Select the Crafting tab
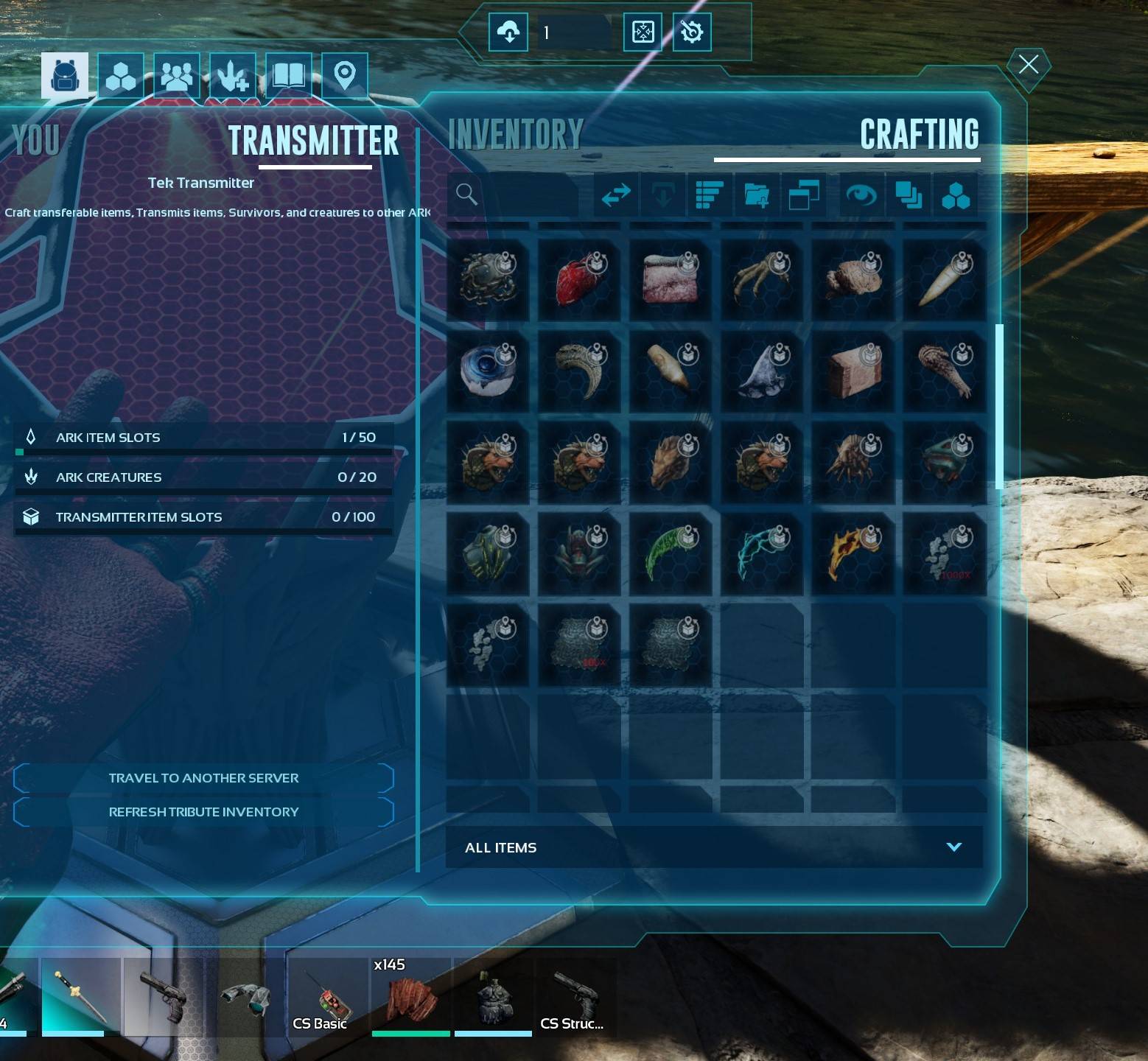Screen dimensions: 1148x1061 pyautogui.click(x=919, y=135)
